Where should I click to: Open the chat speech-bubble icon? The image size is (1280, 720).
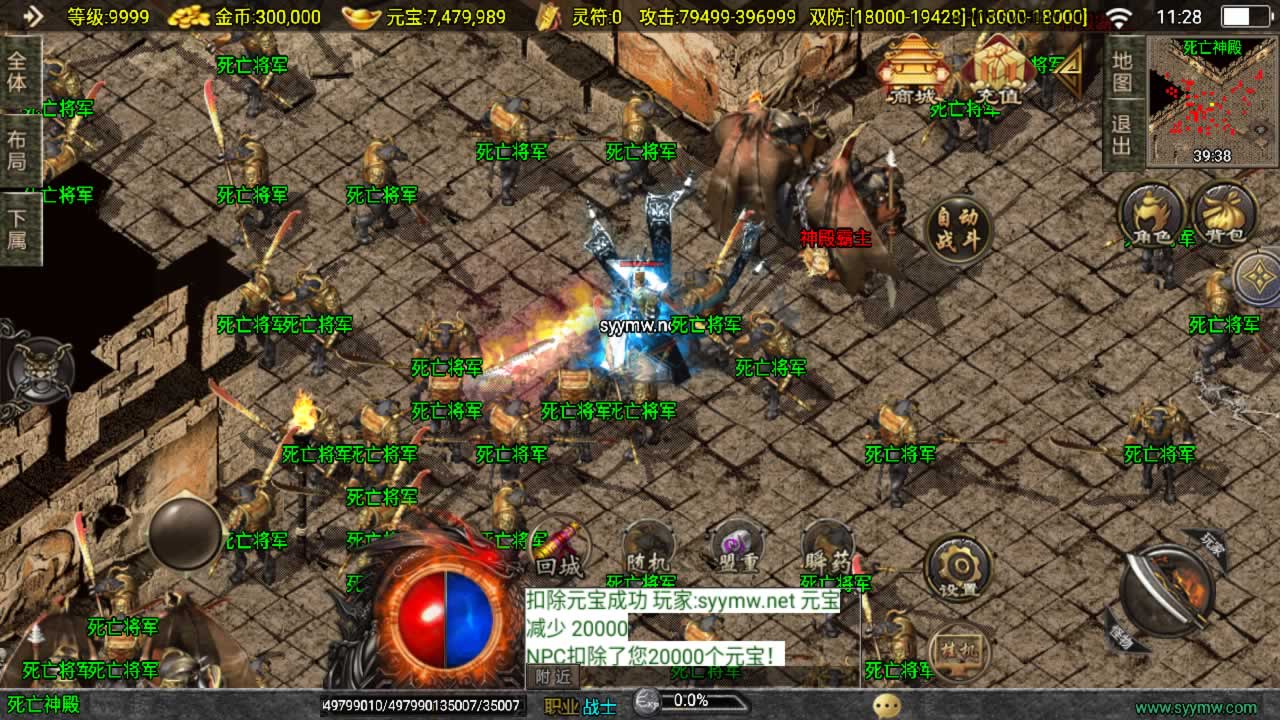coord(886,706)
